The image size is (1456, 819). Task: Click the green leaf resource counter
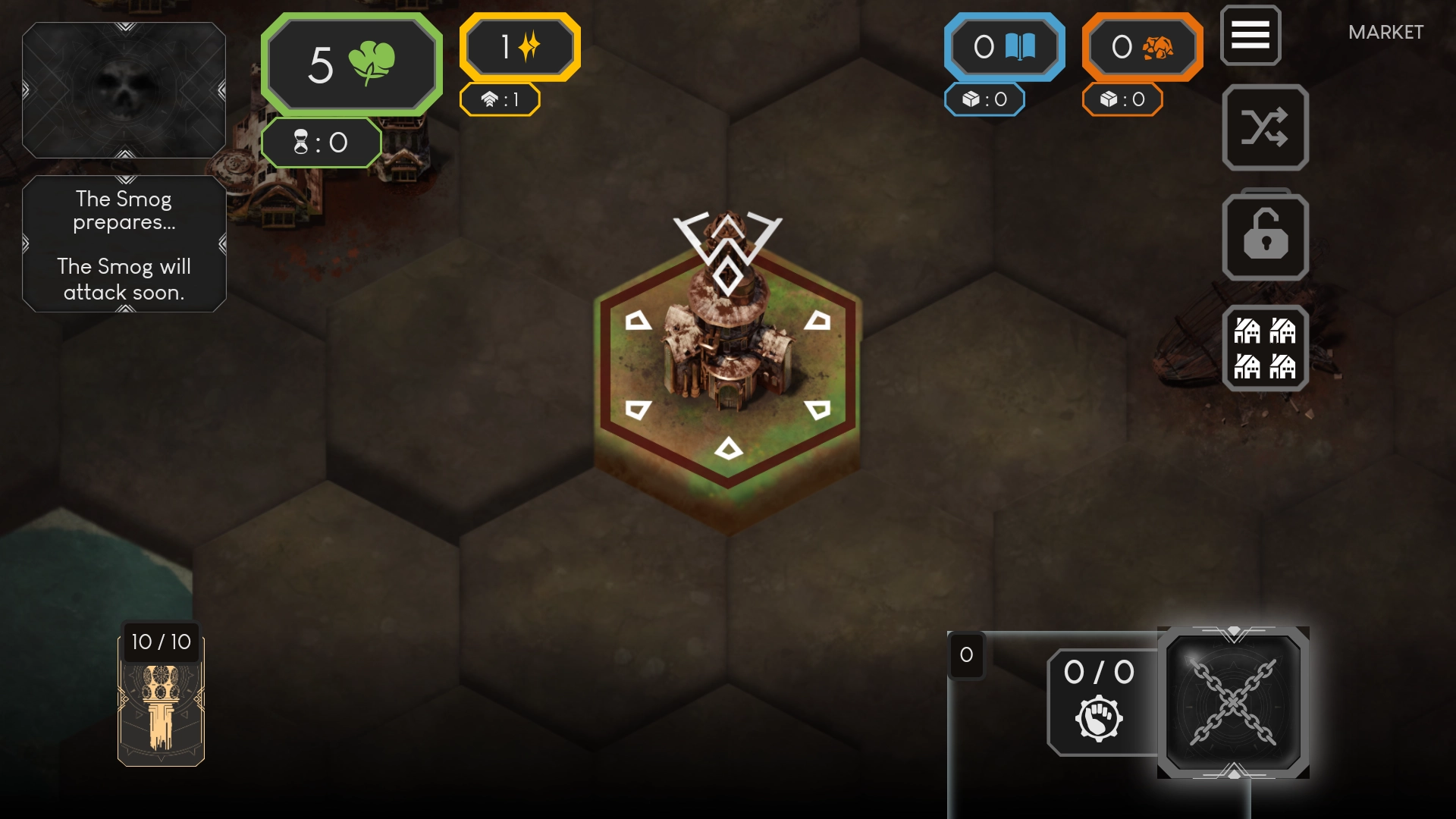[351, 64]
